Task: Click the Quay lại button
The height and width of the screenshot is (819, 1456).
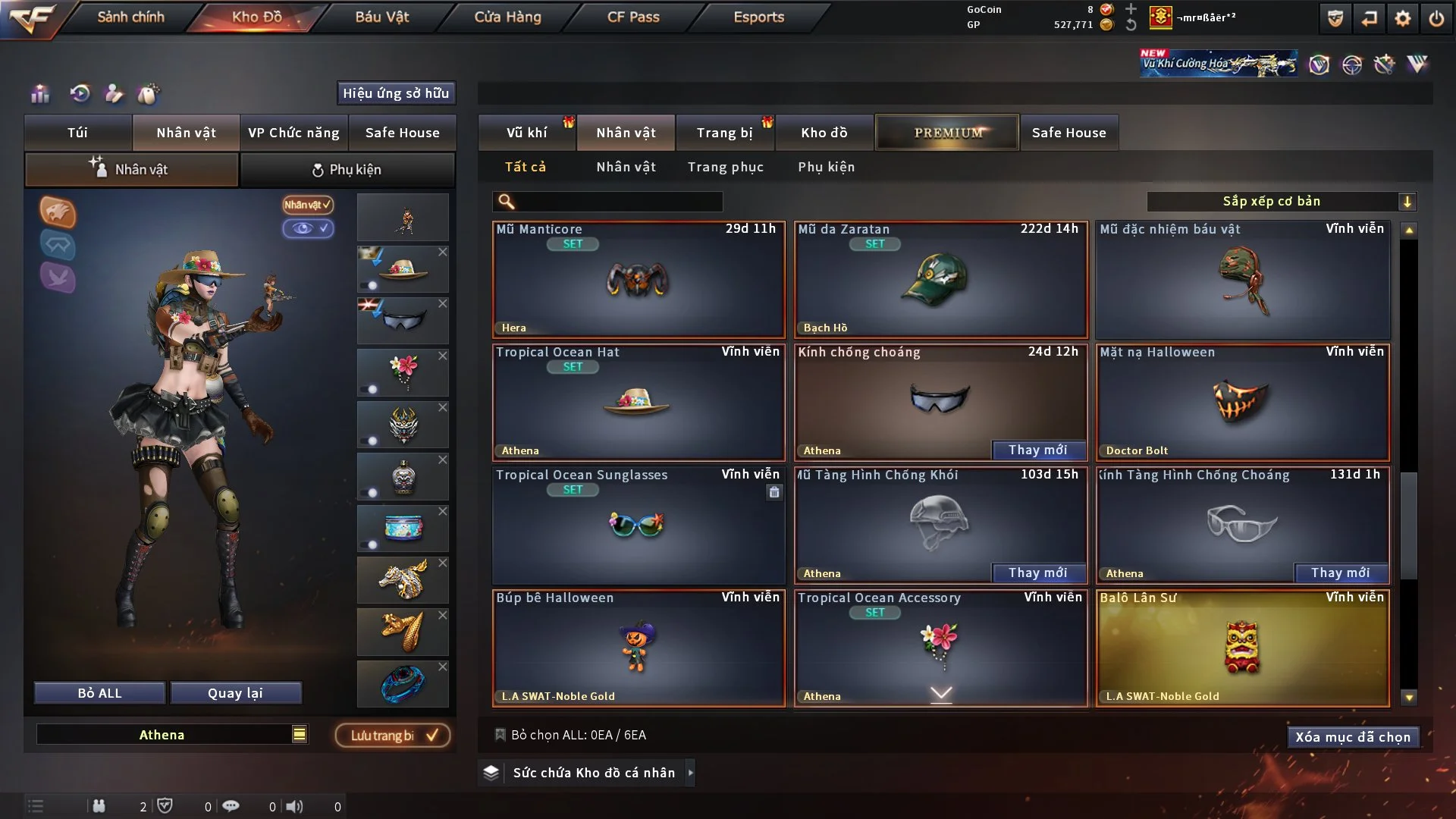Action: click(x=235, y=693)
